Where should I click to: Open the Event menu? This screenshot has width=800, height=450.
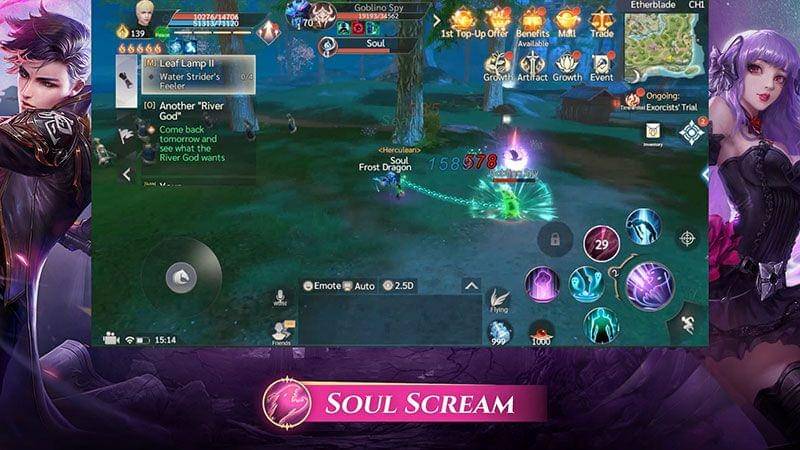[x=602, y=61]
